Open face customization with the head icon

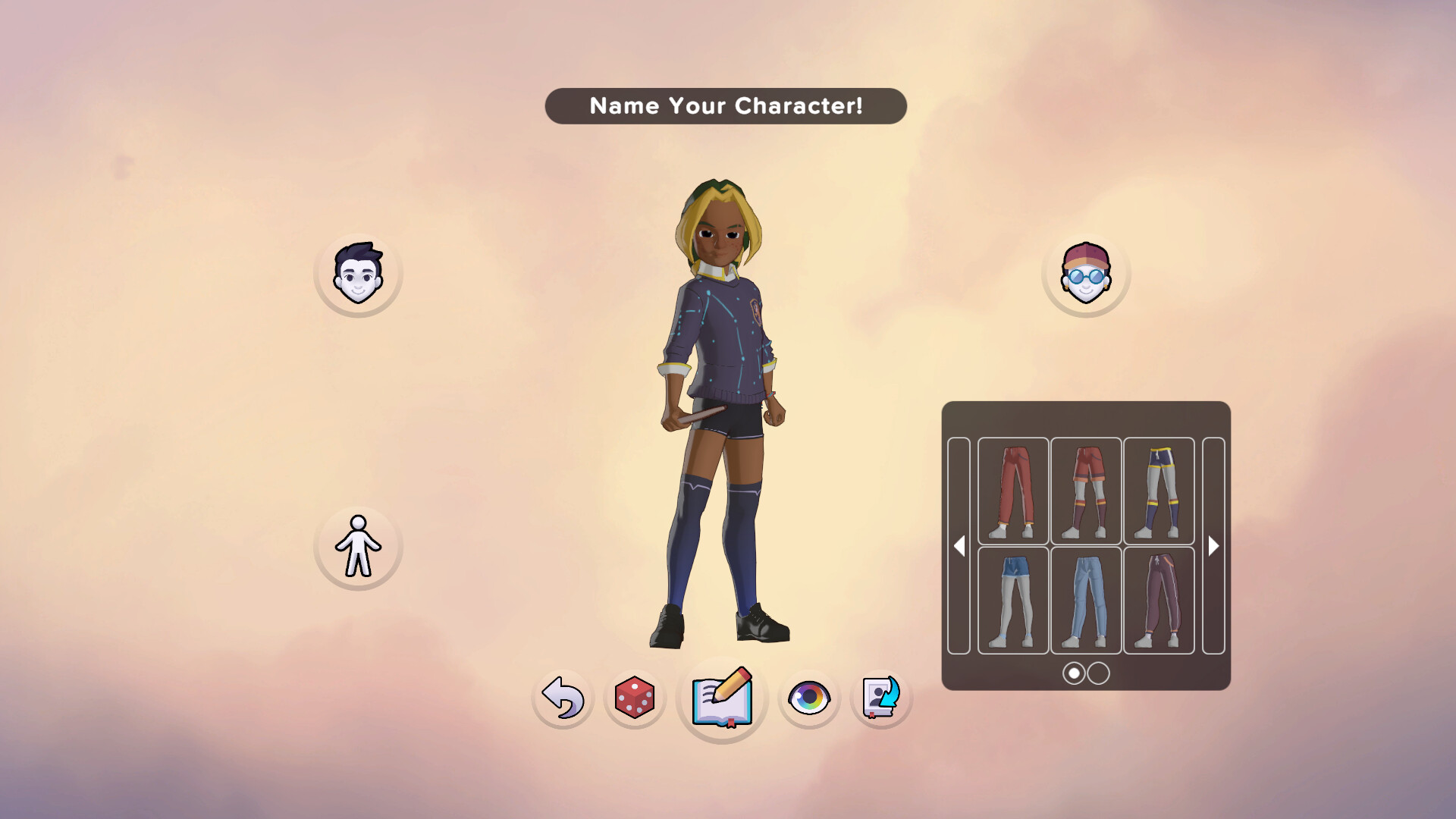[x=358, y=274]
